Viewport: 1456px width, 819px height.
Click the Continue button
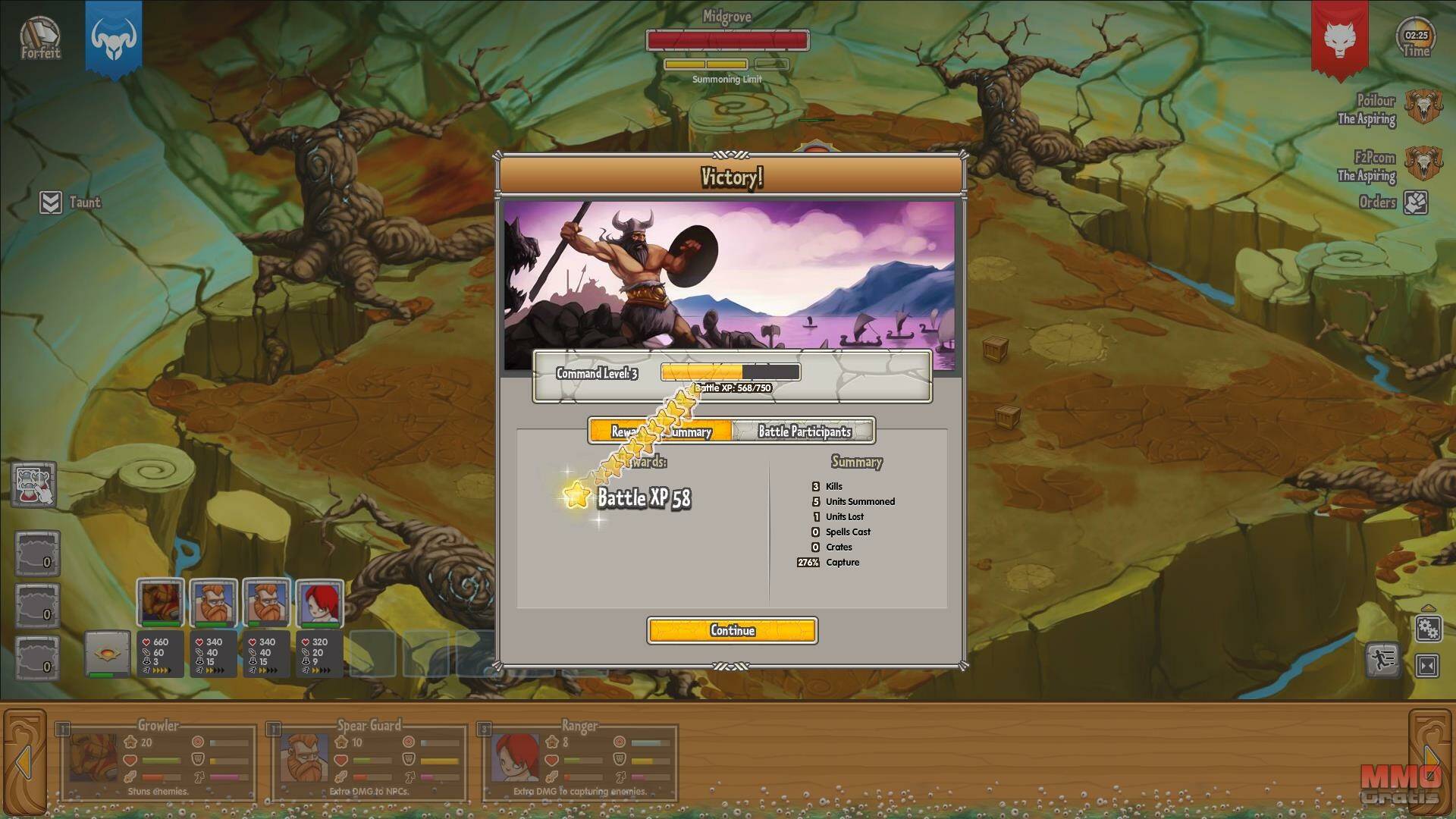pos(732,630)
